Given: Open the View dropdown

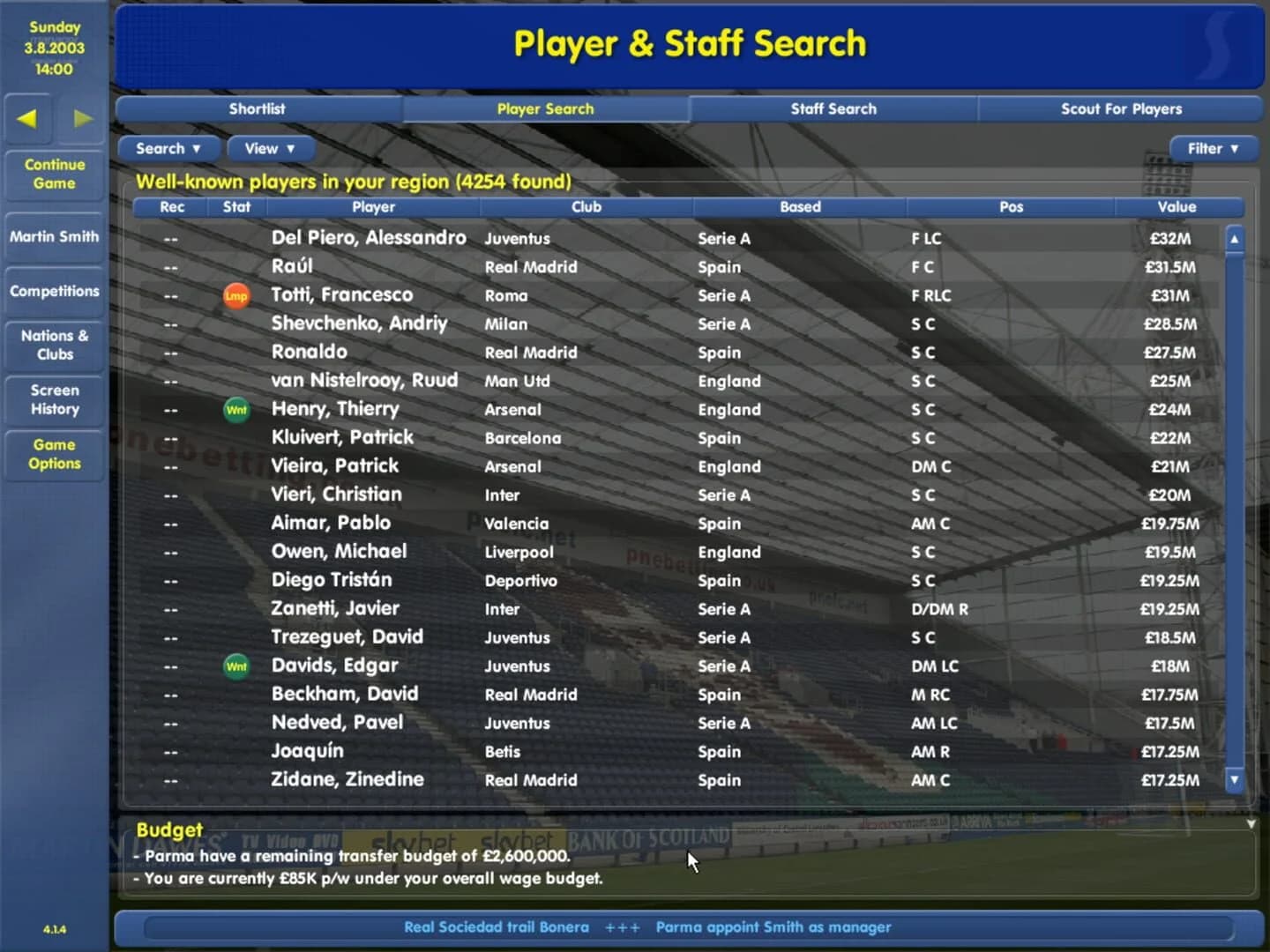Looking at the screenshot, I should [x=270, y=148].
